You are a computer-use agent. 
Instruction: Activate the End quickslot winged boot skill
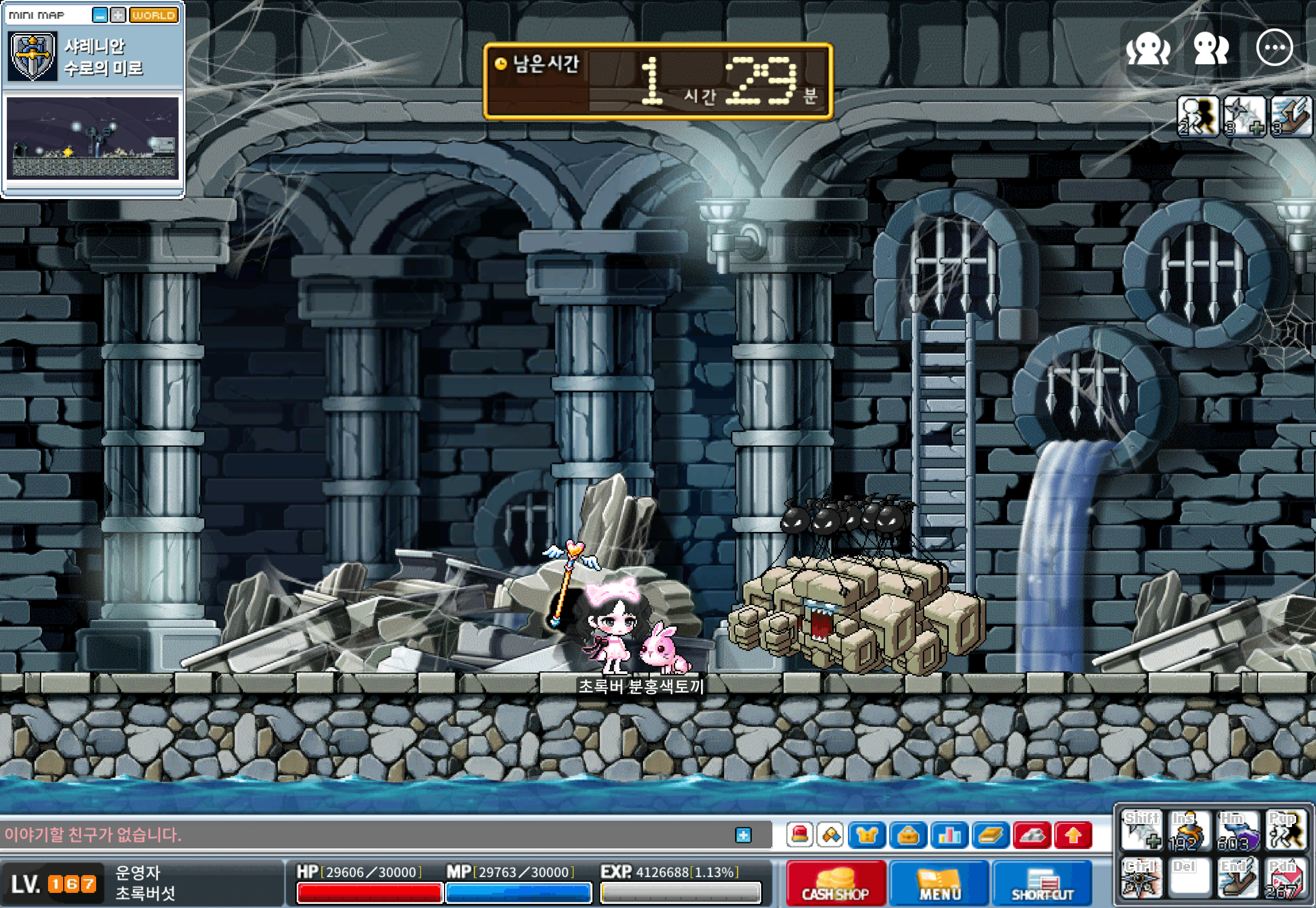(x=1237, y=880)
